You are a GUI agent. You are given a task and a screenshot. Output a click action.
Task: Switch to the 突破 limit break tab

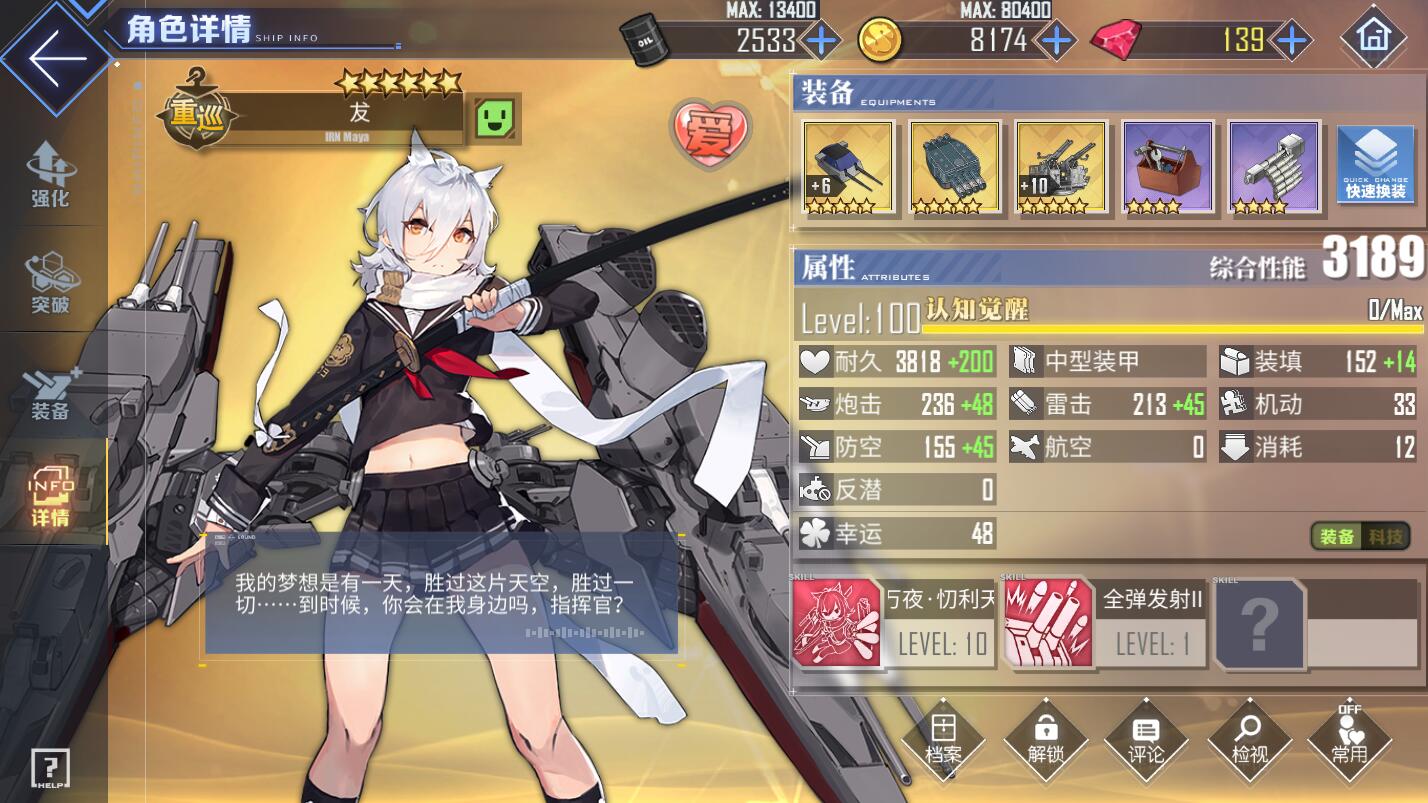pyautogui.click(x=50, y=283)
